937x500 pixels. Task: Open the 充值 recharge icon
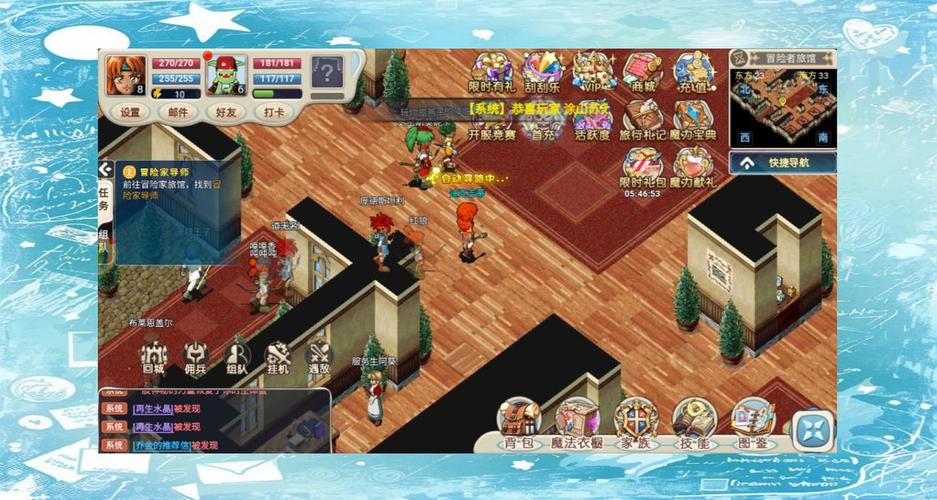[692, 74]
